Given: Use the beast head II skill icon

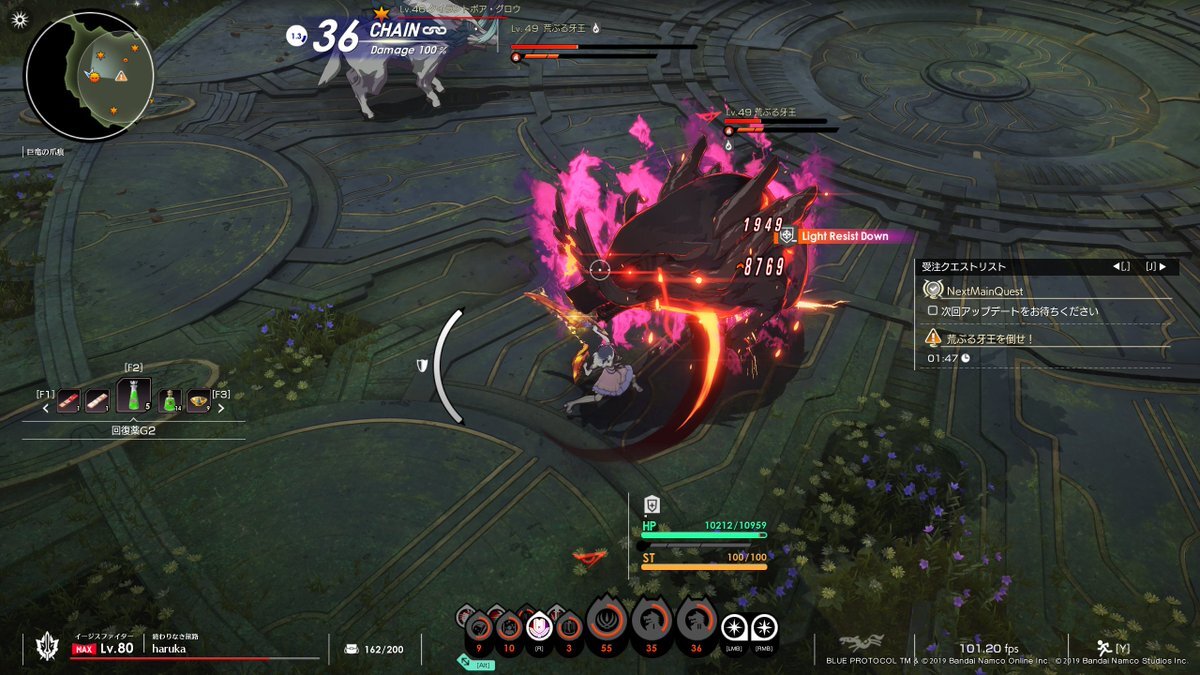Looking at the screenshot, I should click(697, 624).
